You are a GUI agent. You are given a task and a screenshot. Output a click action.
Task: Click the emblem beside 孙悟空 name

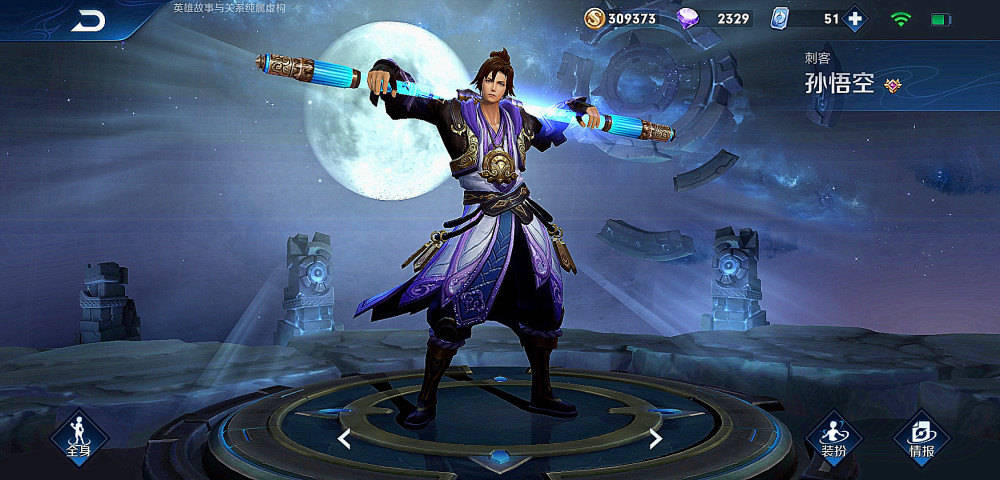click(x=893, y=85)
